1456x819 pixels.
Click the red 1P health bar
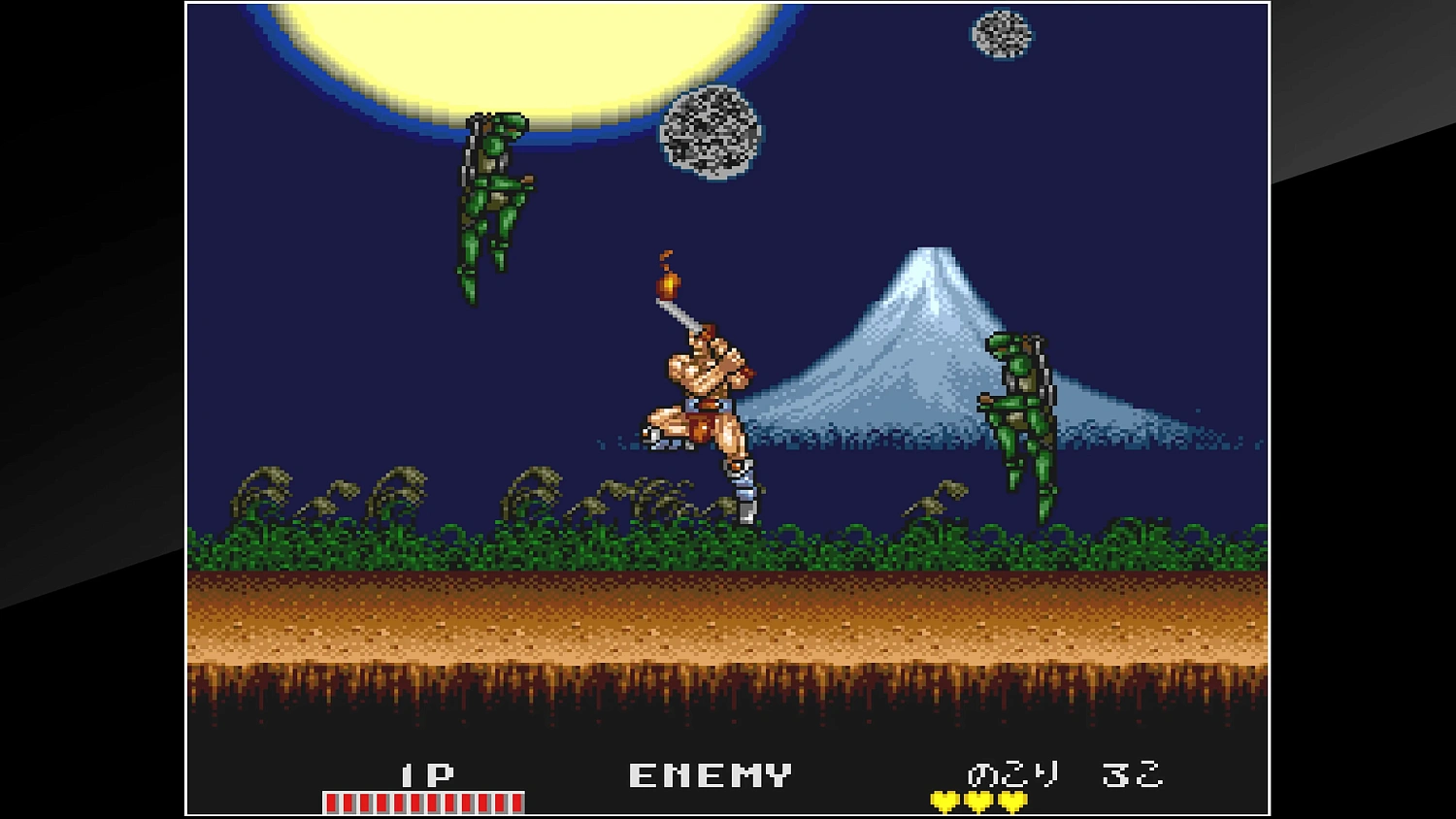pyautogui.click(x=422, y=802)
